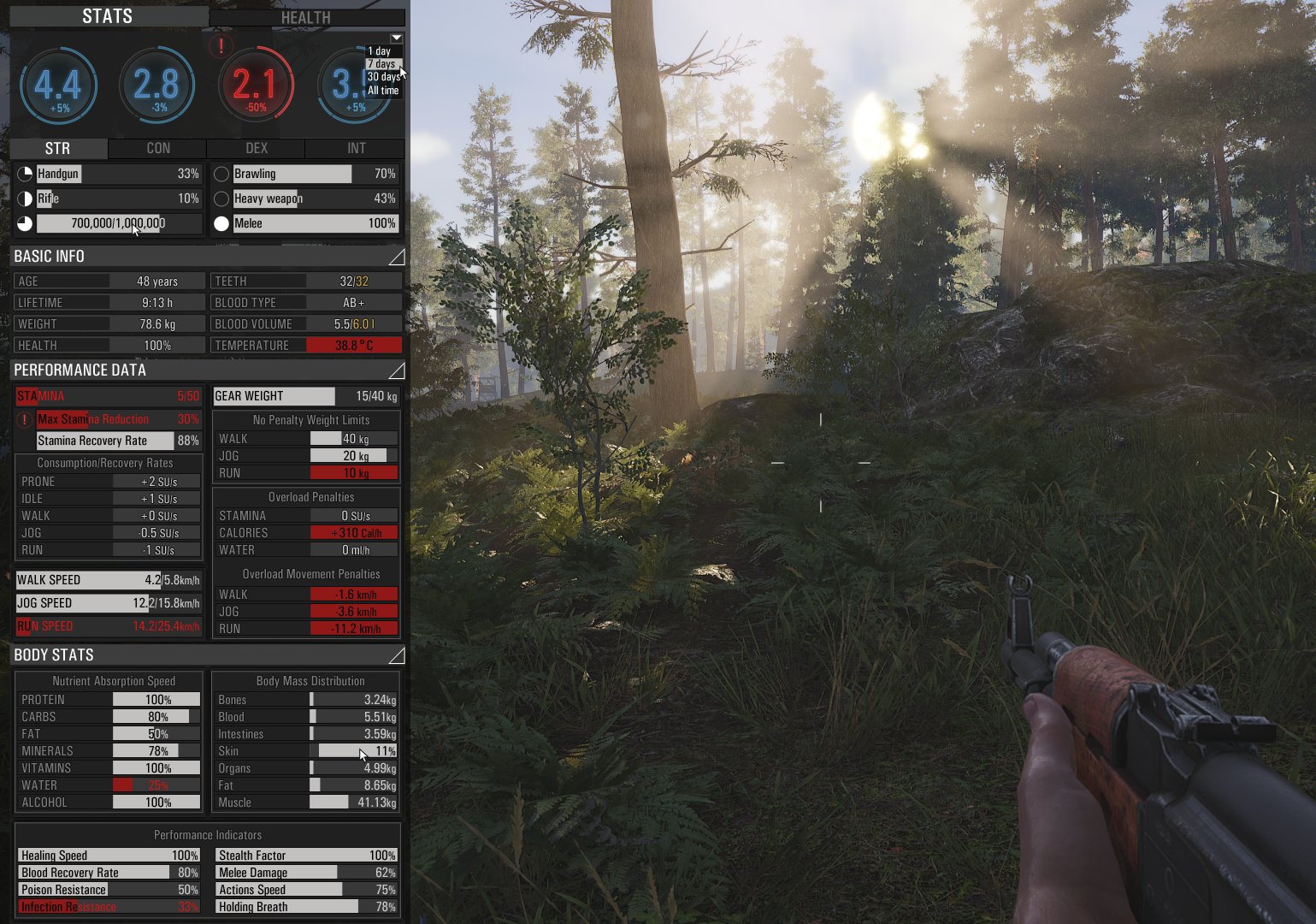
Task: Select the Handgun skill row
Action: click(117, 174)
